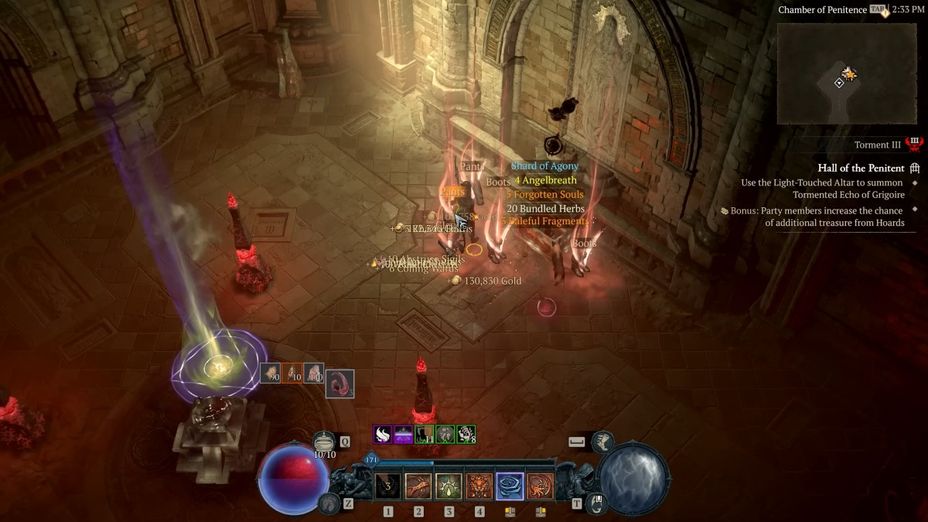Pick up the Shard of Agony loot label
The image size is (928, 522).
click(545, 166)
